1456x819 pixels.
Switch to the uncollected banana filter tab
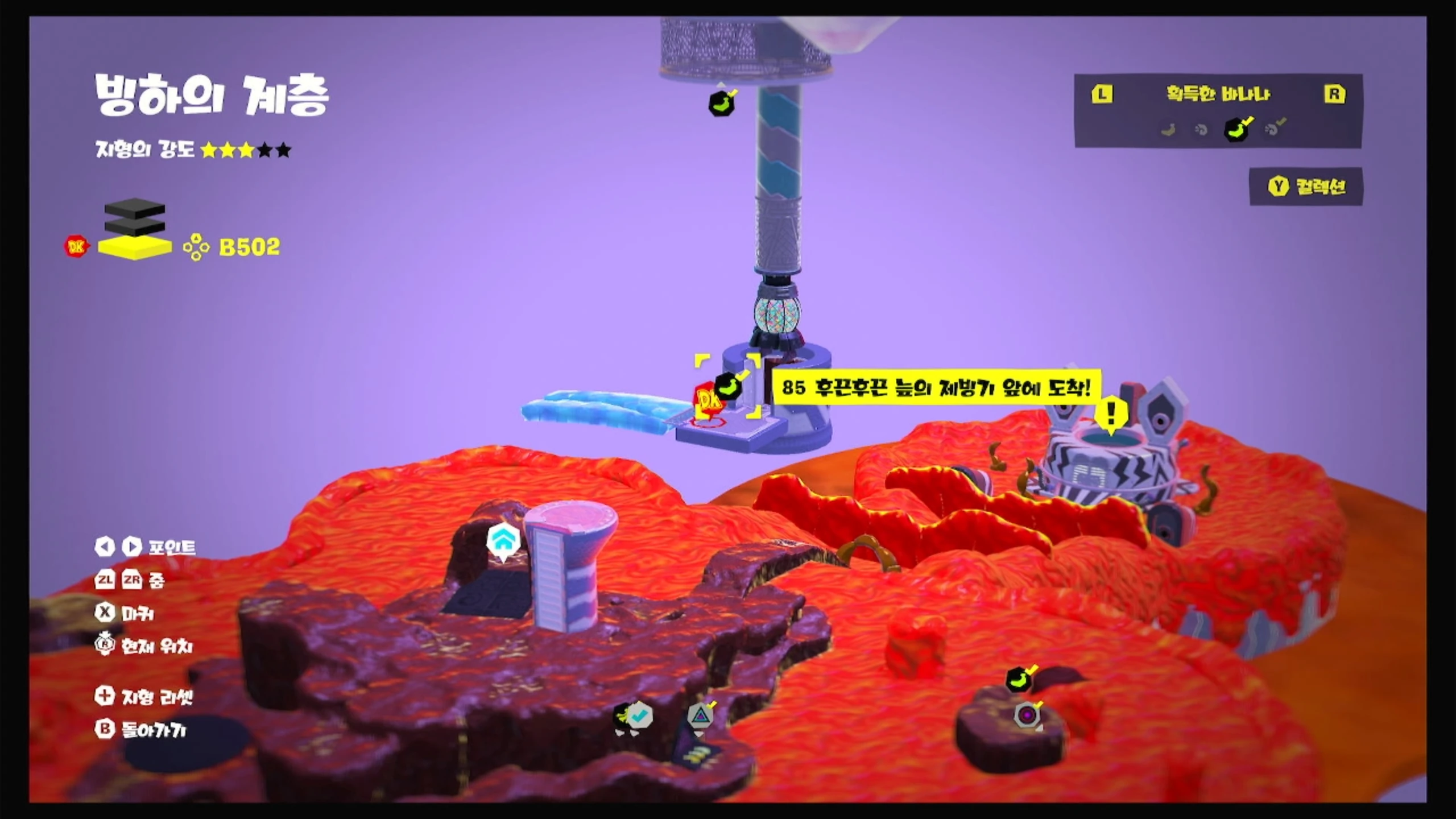coord(1168,130)
